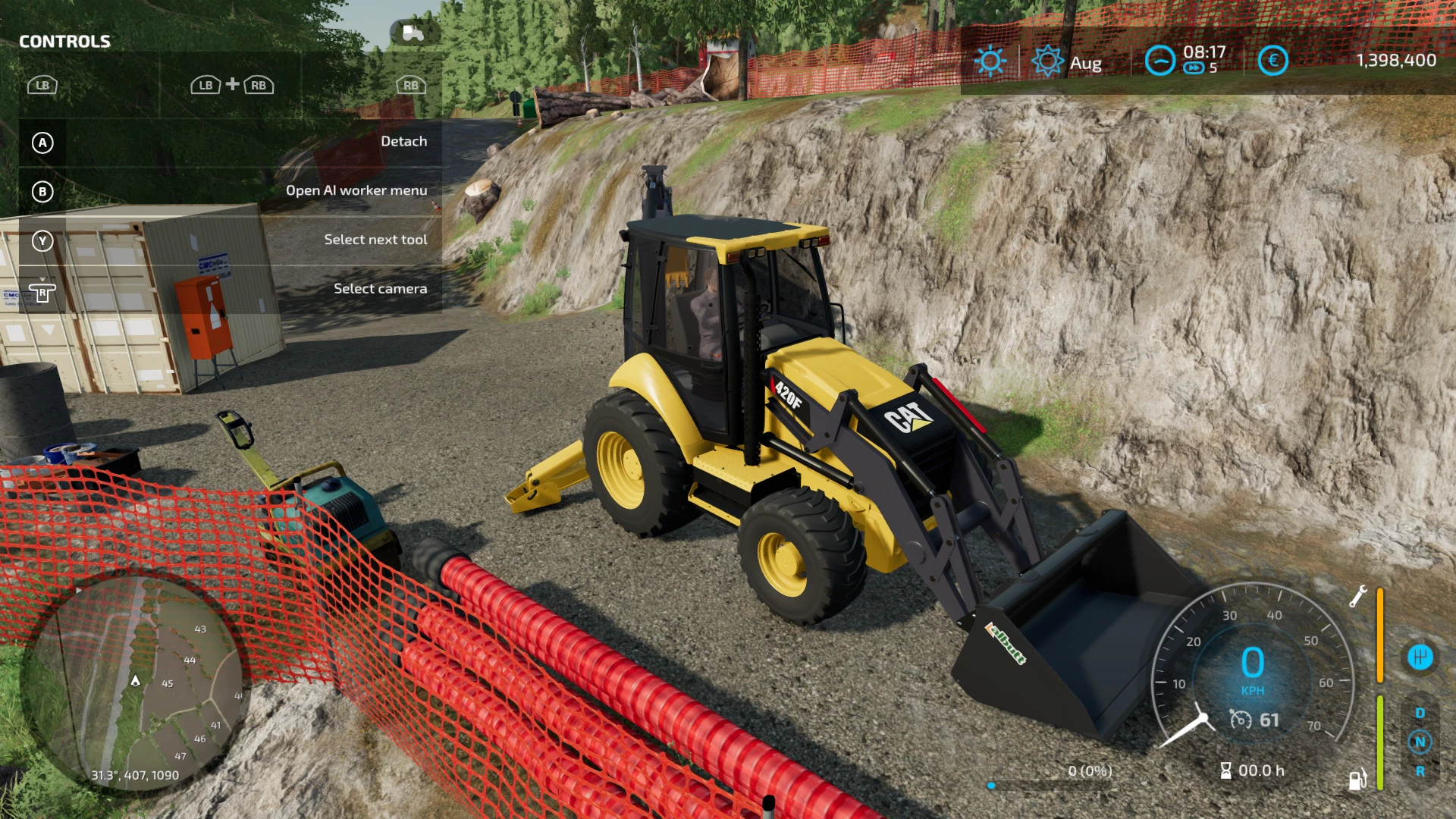Select the neutral gear N indicator
Viewport: 1456px width, 819px height.
pos(1420,742)
